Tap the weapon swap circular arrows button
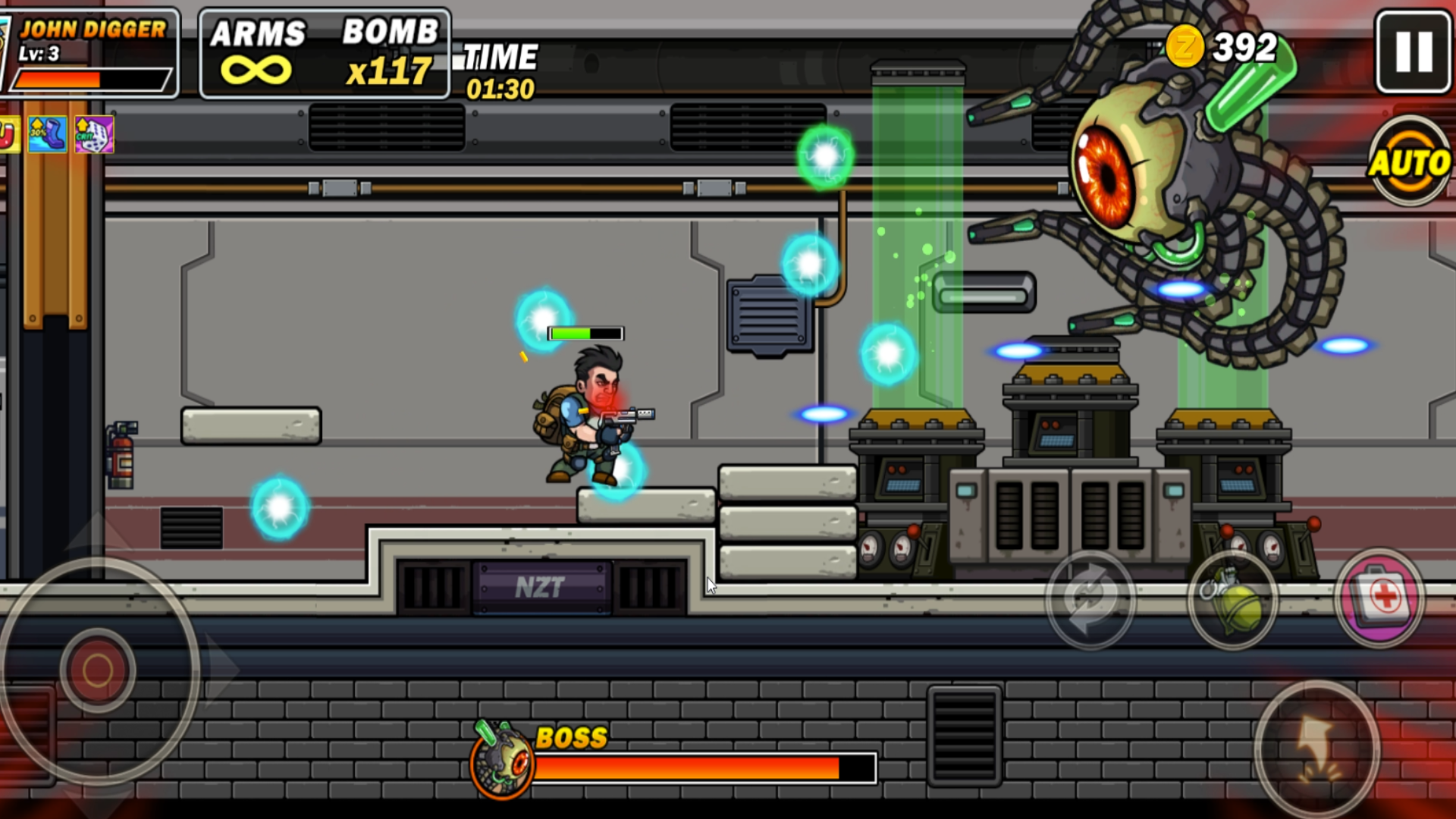Image resolution: width=1456 pixels, height=819 pixels. tap(1090, 600)
